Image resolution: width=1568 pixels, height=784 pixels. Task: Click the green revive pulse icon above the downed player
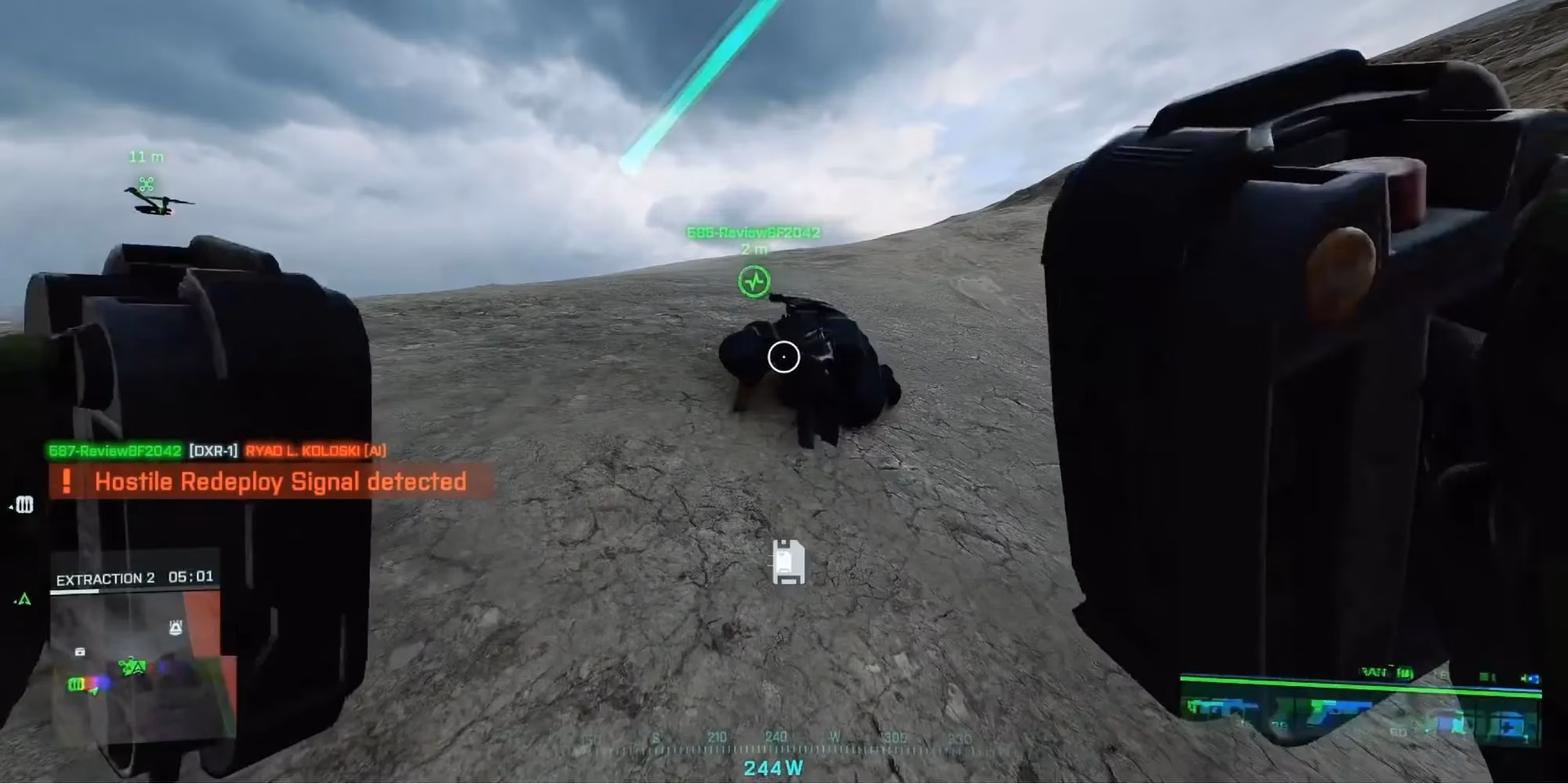pyautogui.click(x=753, y=280)
